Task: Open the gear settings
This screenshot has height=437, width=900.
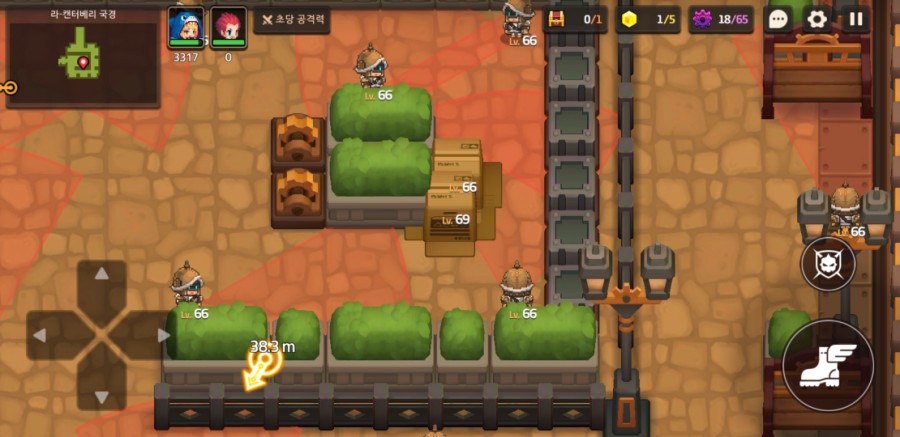Action: tap(817, 19)
